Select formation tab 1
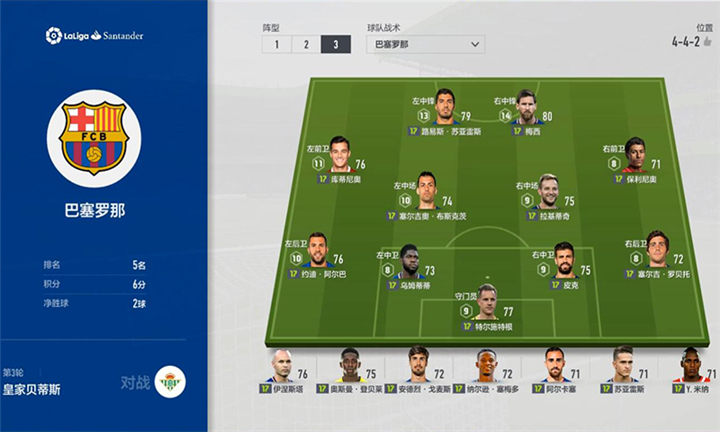Viewport: 720px width, 432px height. [x=277, y=44]
